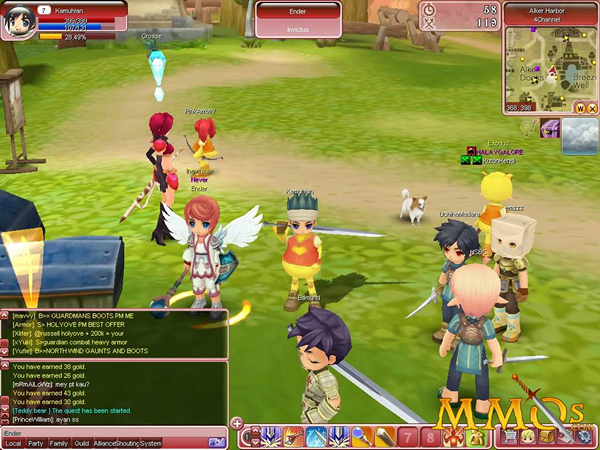600x450 pixels.
Task: Expand the hotbar with the plus button
Action: (237, 423)
